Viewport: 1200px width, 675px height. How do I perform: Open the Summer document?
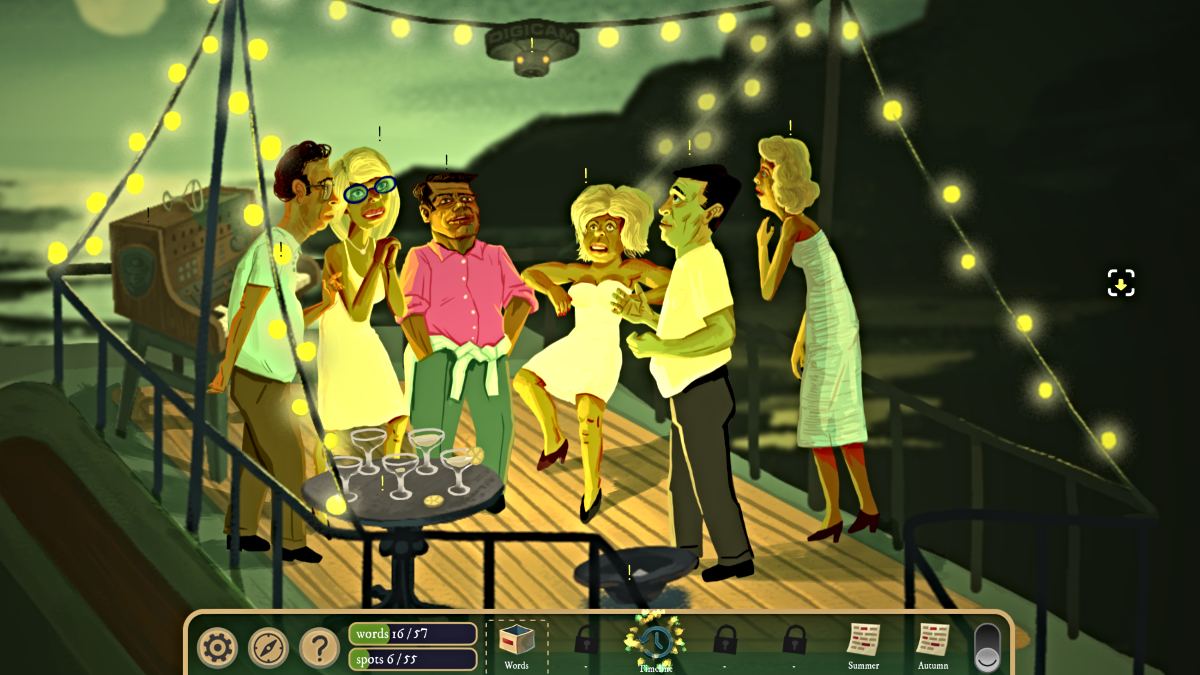863,641
